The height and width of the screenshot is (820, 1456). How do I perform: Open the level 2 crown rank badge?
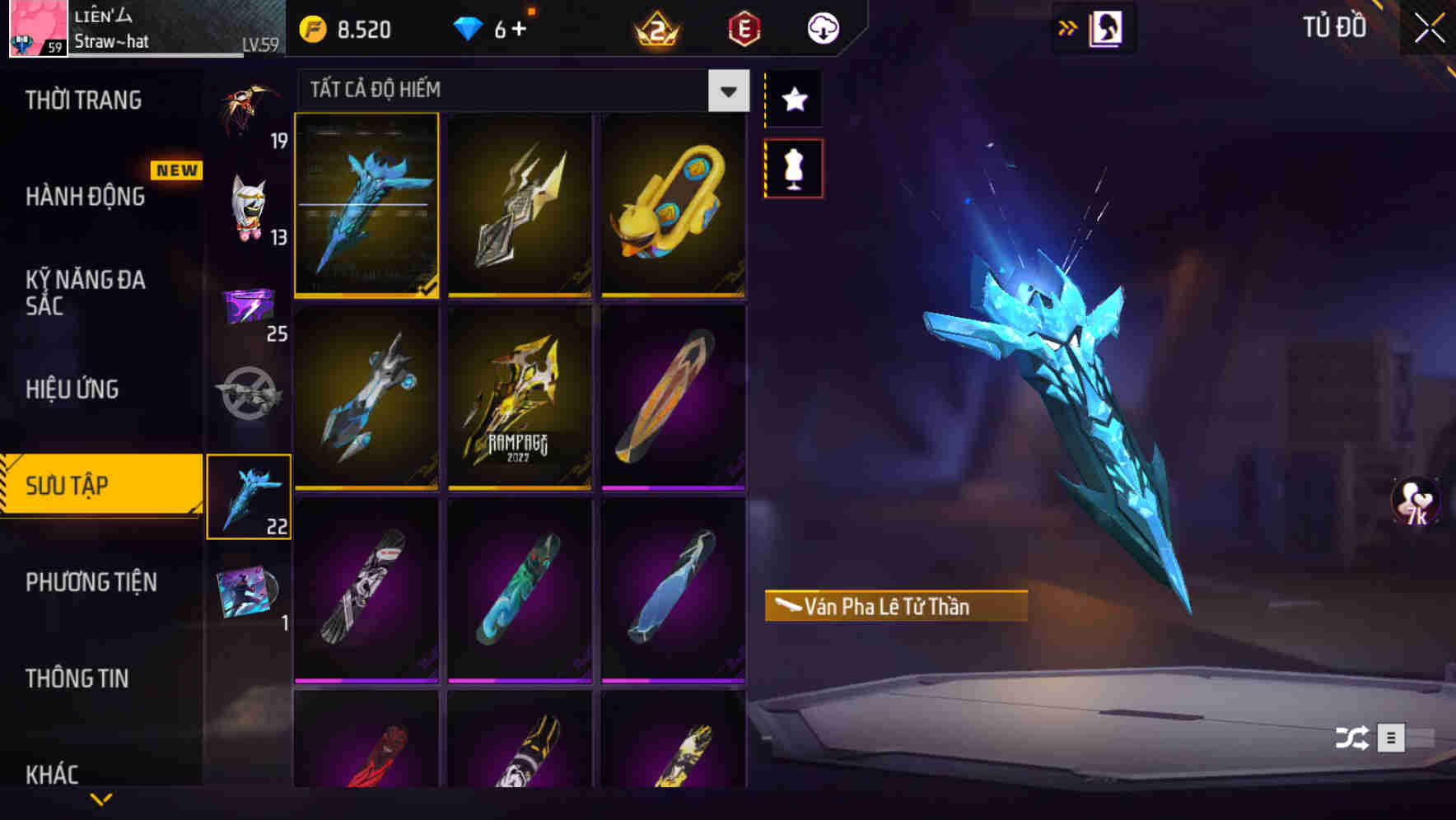(x=655, y=28)
